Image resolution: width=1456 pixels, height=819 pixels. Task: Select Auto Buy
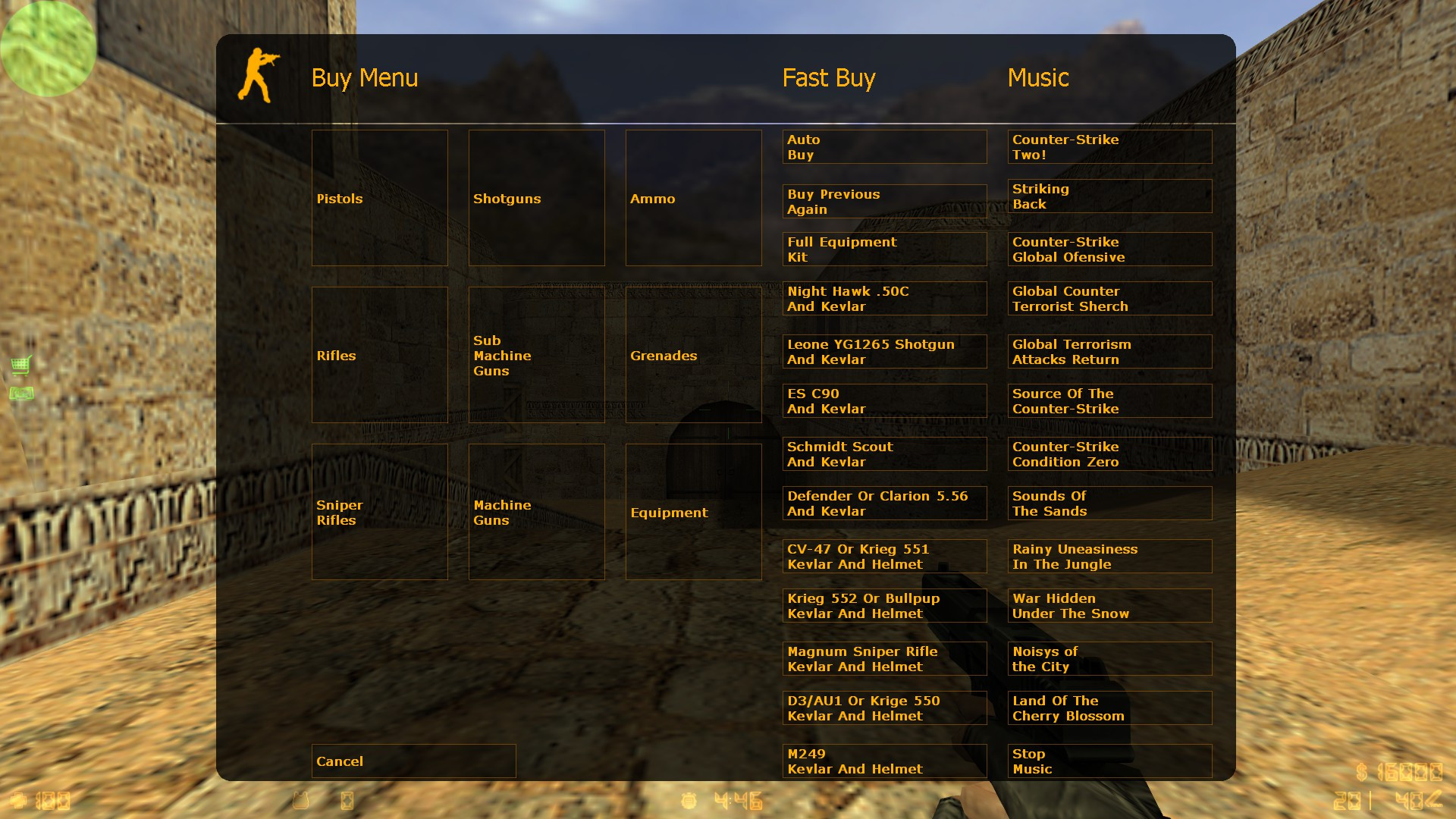point(884,146)
